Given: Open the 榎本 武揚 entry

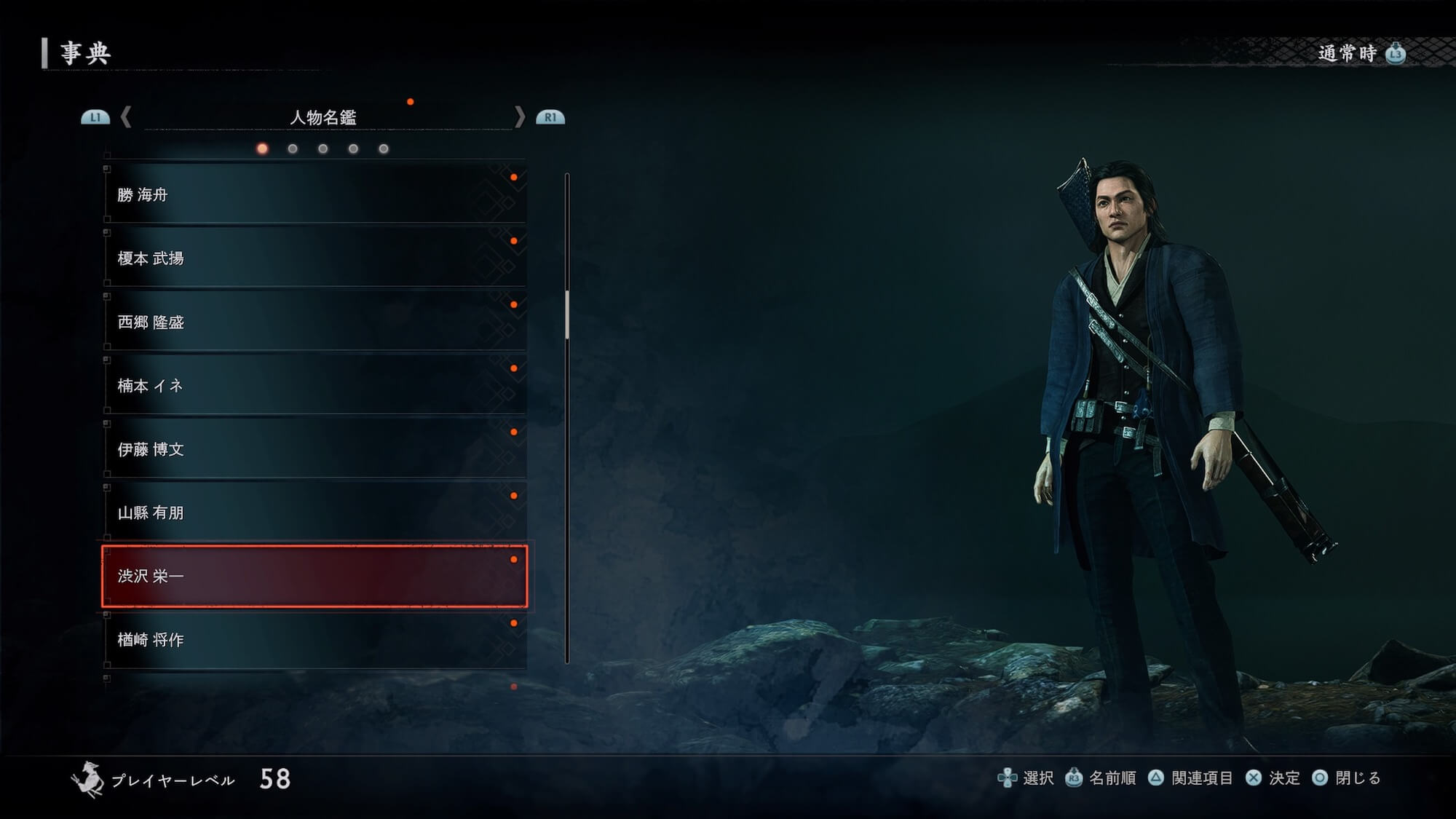Looking at the screenshot, I should 314,258.
